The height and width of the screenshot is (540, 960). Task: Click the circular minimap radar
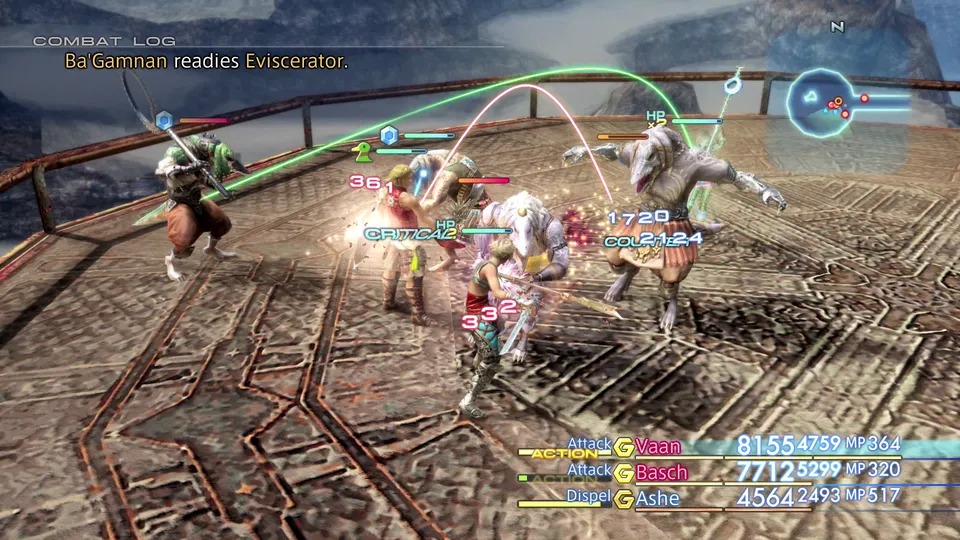pyautogui.click(x=822, y=104)
